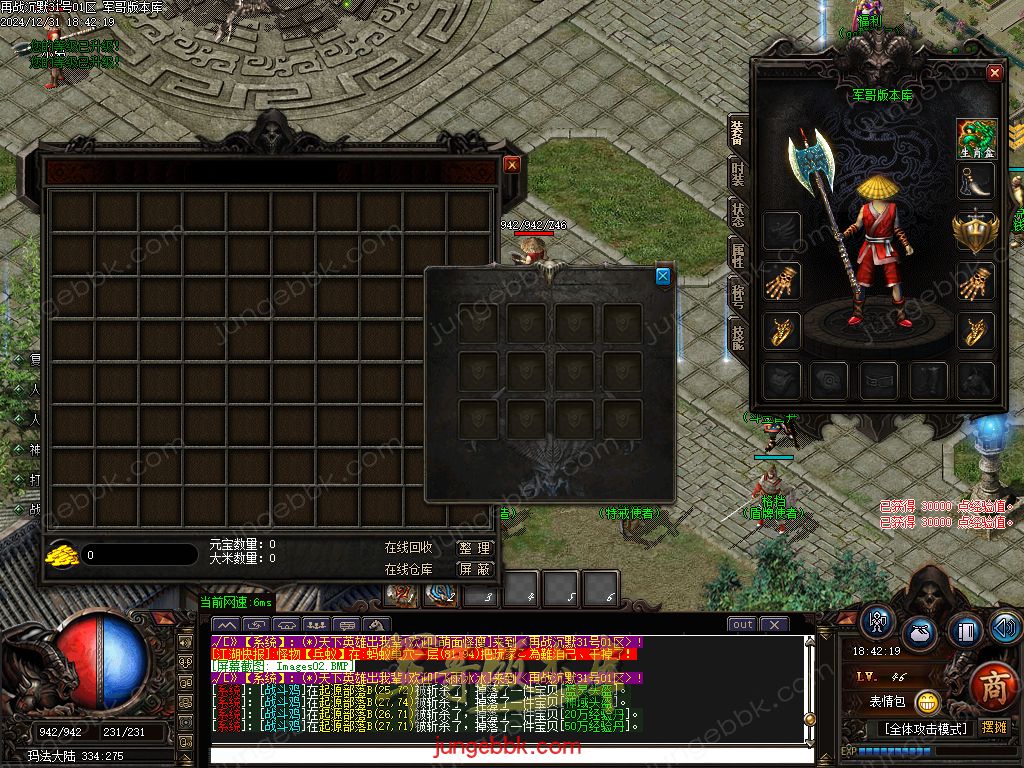Viewport: 1024px width, 768px height.
Task: Click the chat window's out button
Action: [x=742, y=625]
